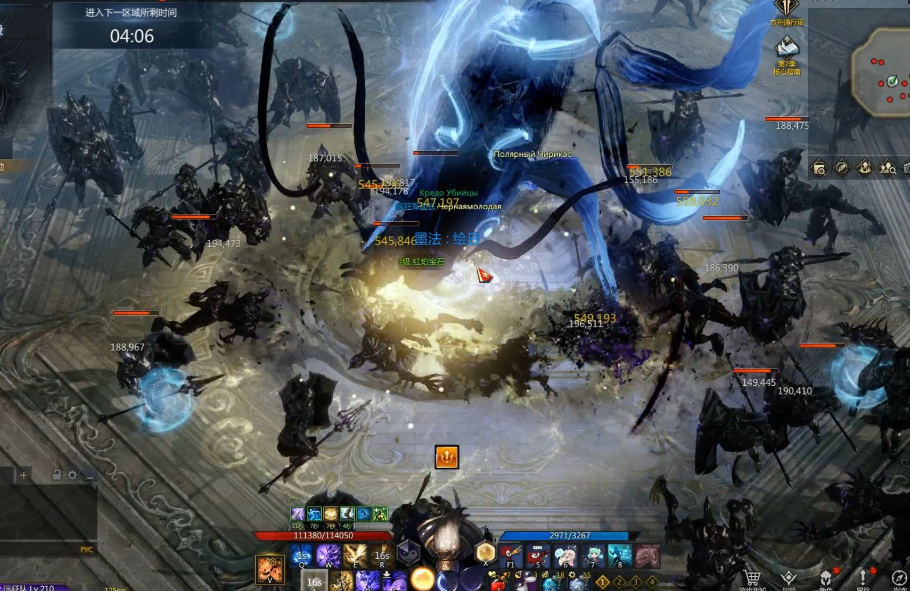910x591 pixels.
Task: Activate the Z identity hexagon skill
Action: point(407,553)
